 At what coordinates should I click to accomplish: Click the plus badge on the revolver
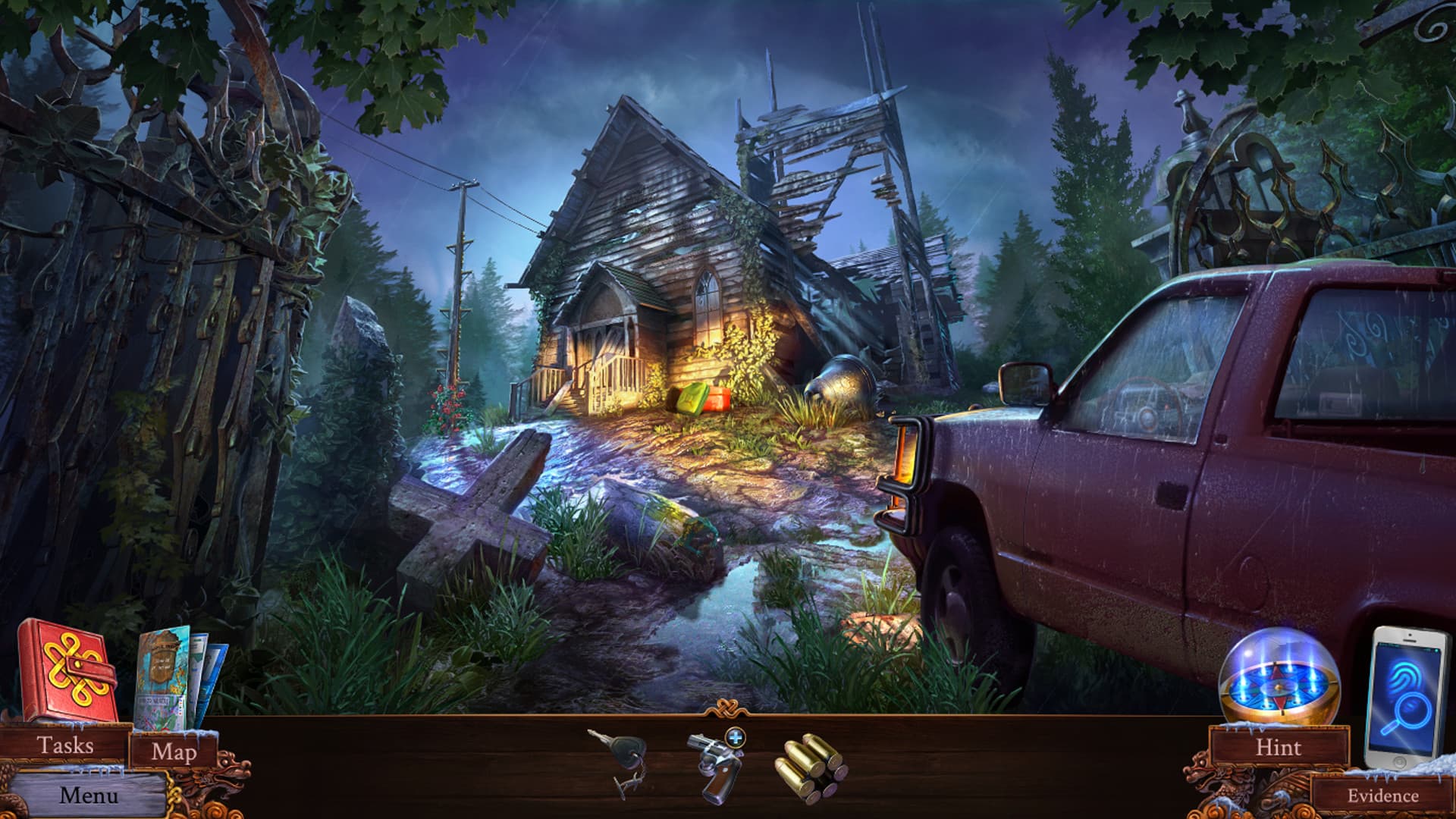click(x=734, y=738)
